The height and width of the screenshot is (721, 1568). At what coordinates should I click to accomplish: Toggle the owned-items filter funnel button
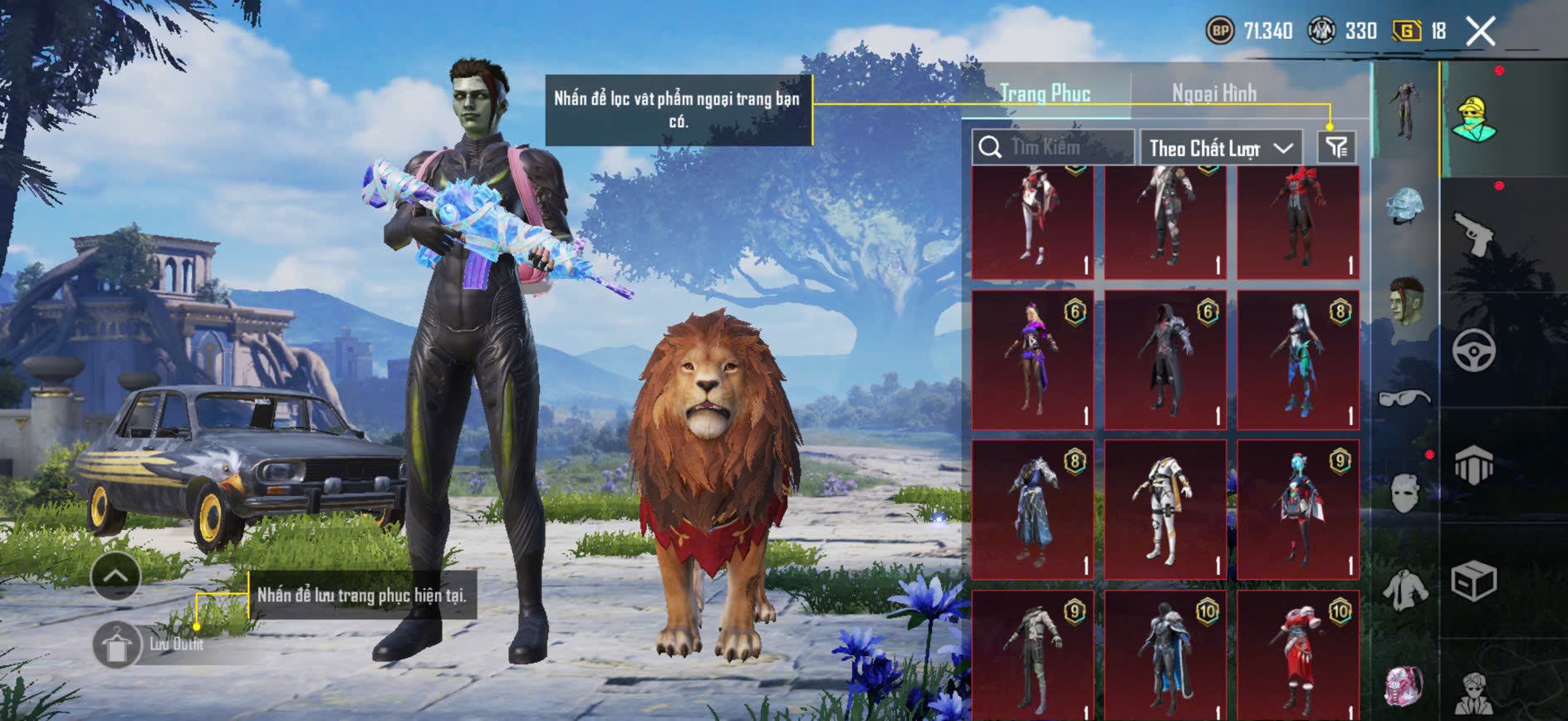coord(1336,148)
